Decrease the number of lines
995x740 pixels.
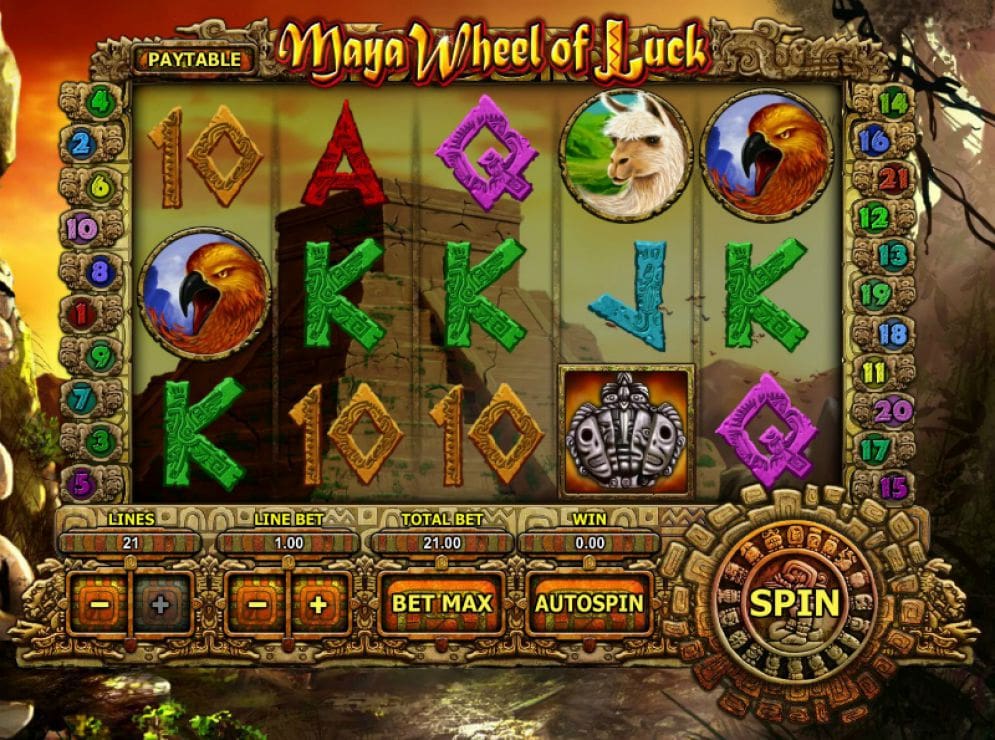pyautogui.click(x=98, y=603)
